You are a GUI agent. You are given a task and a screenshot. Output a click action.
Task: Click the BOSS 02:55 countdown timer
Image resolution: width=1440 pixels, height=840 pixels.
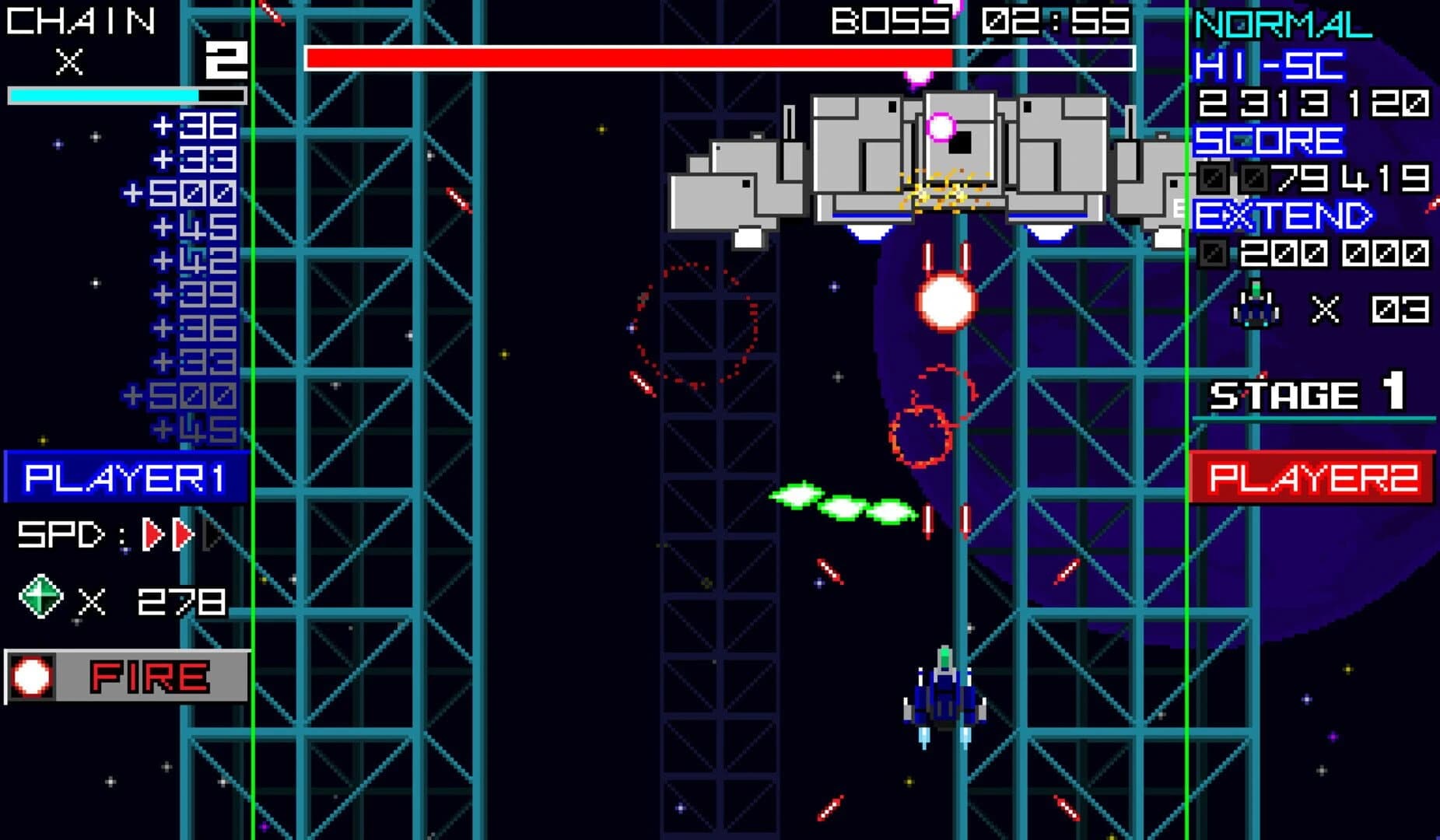click(x=977, y=21)
